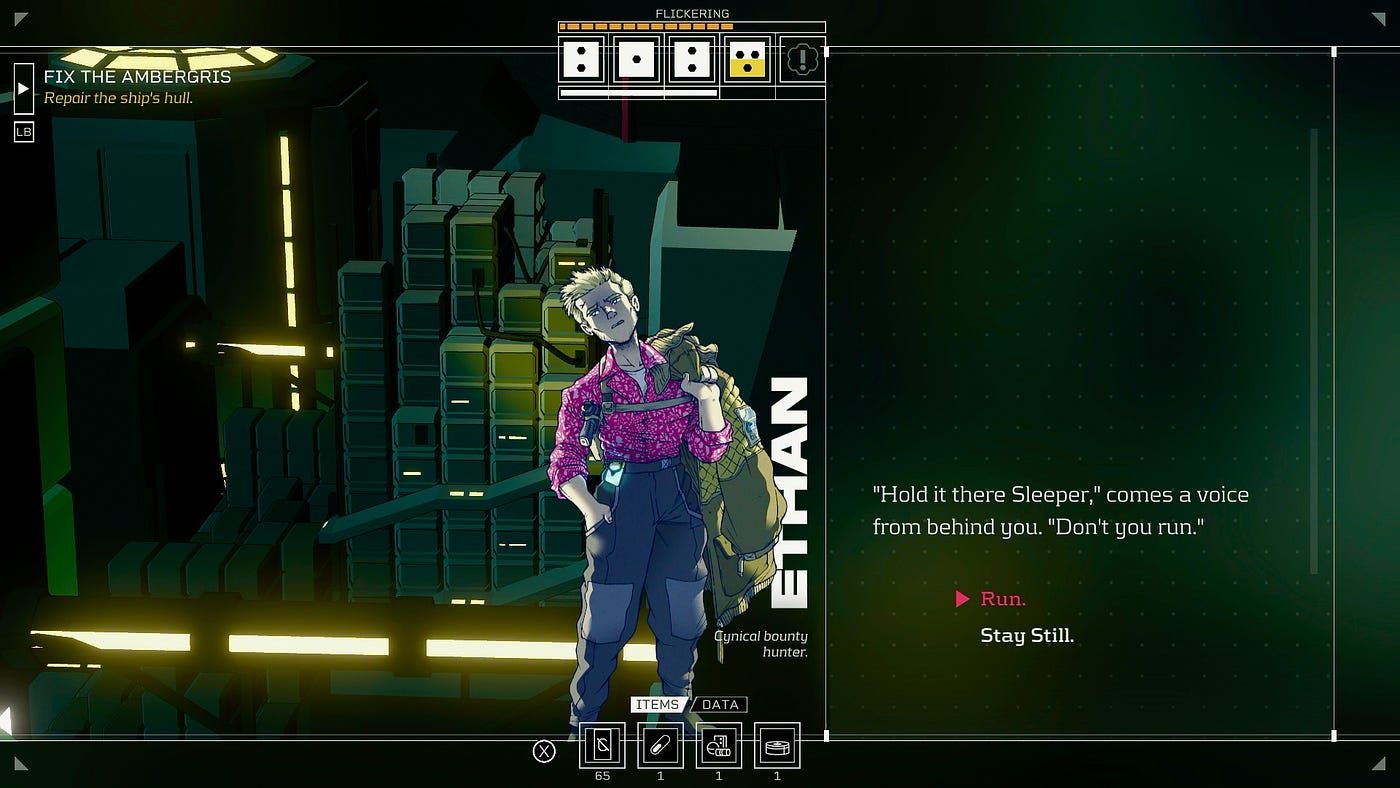Click the dialogue panel's vertical scrollbar
This screenshot has height=788, width=1400.
[x=1314, y=350]
